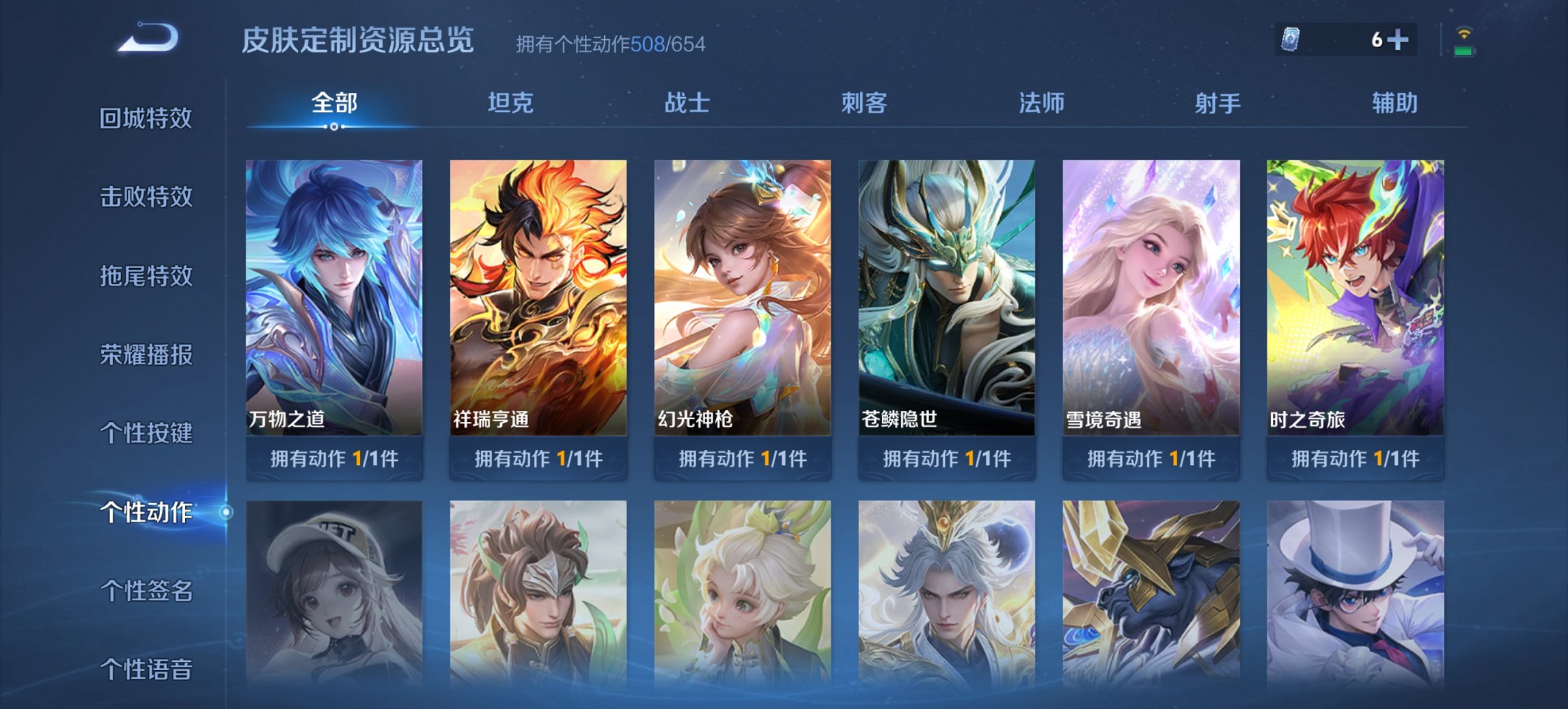Click the back arrow to exit this screen
Screen dimensions: 1568x709
(x=143, y=39)
